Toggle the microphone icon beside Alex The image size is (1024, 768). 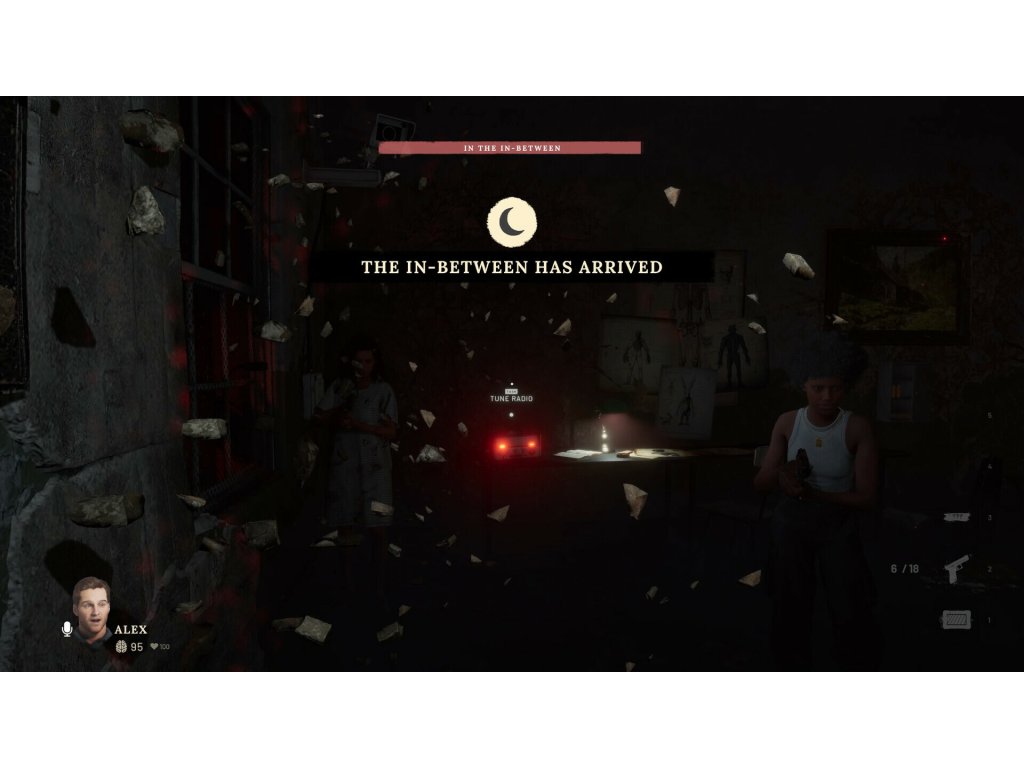point(67,629)
